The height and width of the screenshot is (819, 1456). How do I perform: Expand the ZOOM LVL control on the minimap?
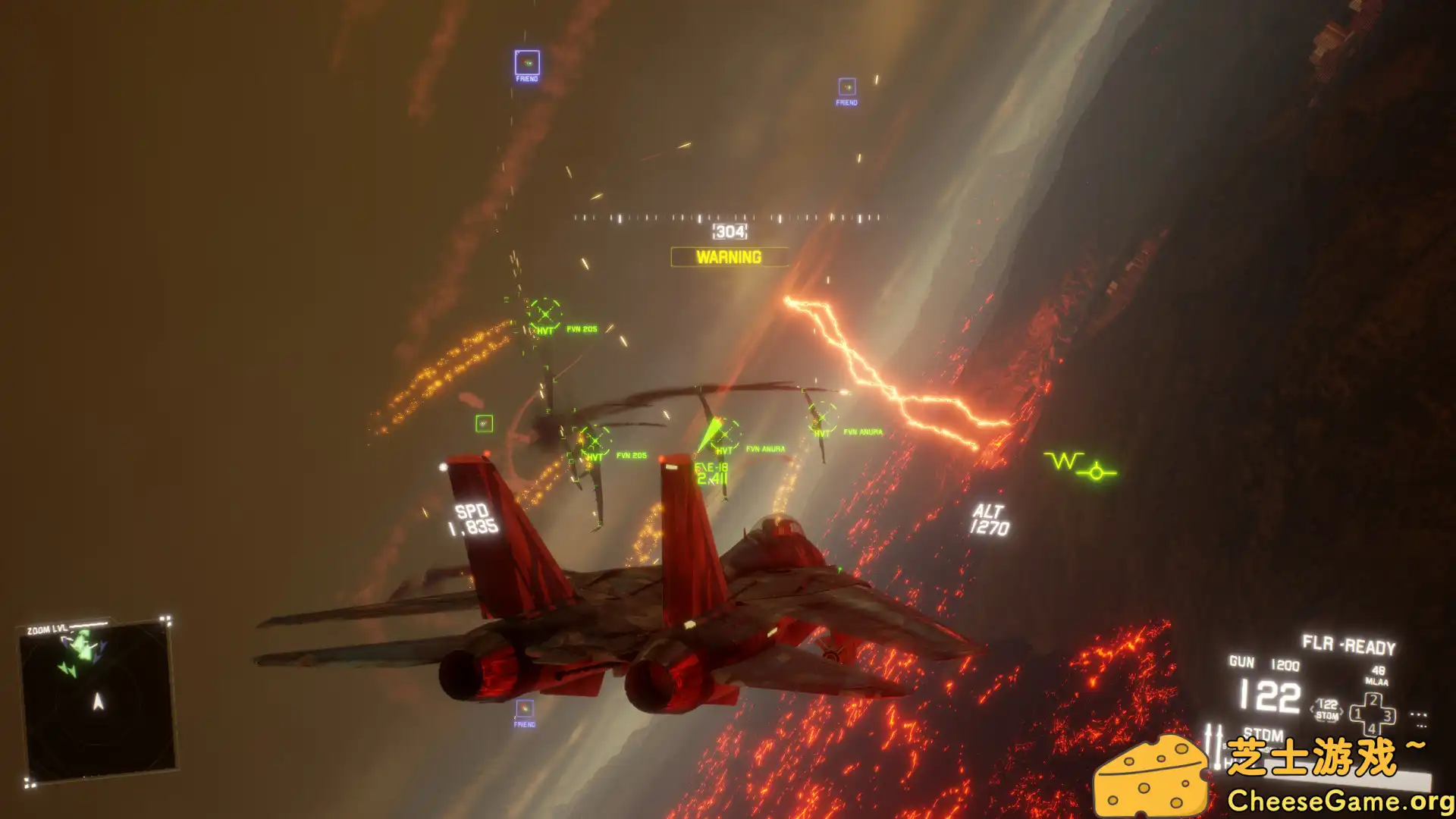48,629
